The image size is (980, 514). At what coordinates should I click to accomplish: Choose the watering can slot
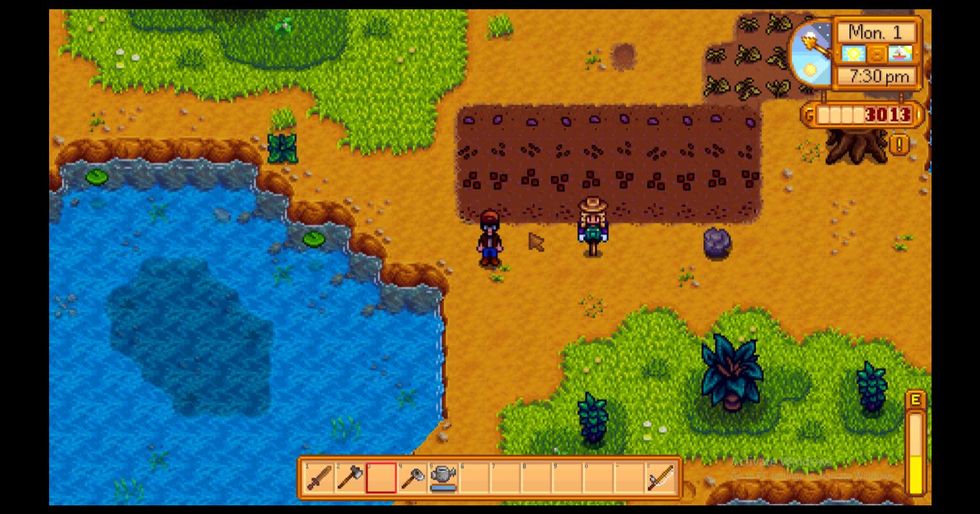[442, 479]
